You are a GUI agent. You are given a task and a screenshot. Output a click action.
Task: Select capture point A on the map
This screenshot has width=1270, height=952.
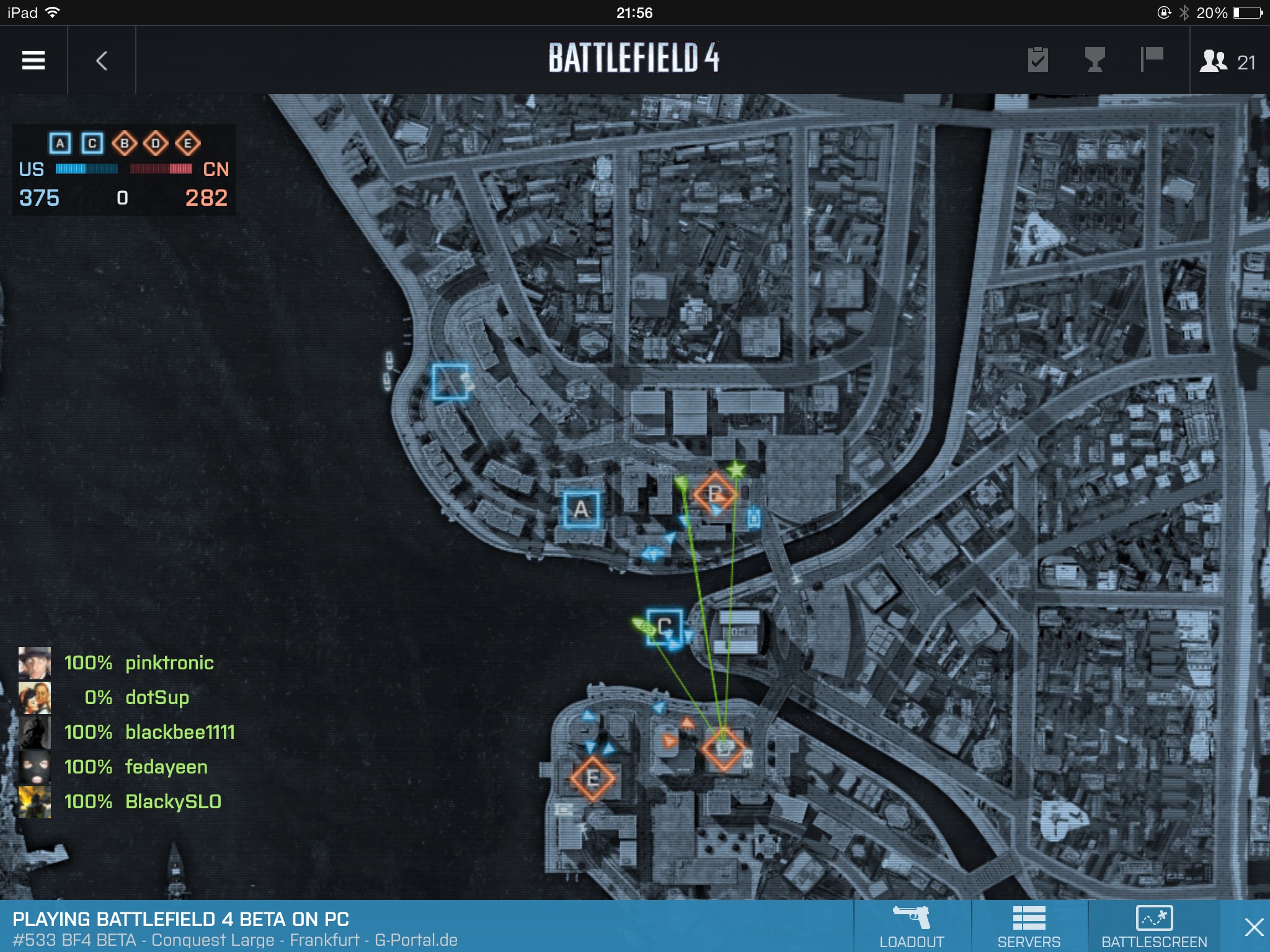pos(581,509)
